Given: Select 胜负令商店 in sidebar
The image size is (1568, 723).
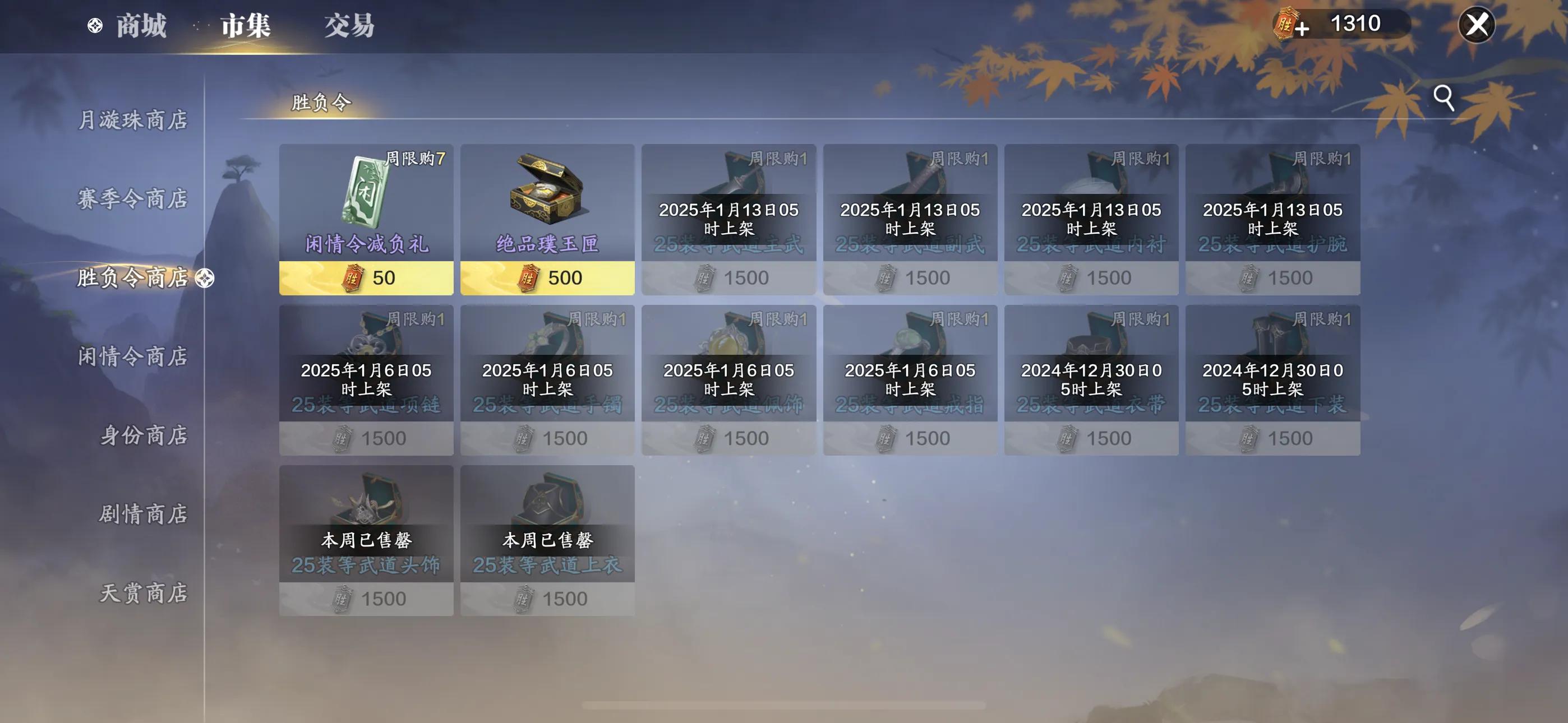Looking at the screenshot, I should point(133,277).
